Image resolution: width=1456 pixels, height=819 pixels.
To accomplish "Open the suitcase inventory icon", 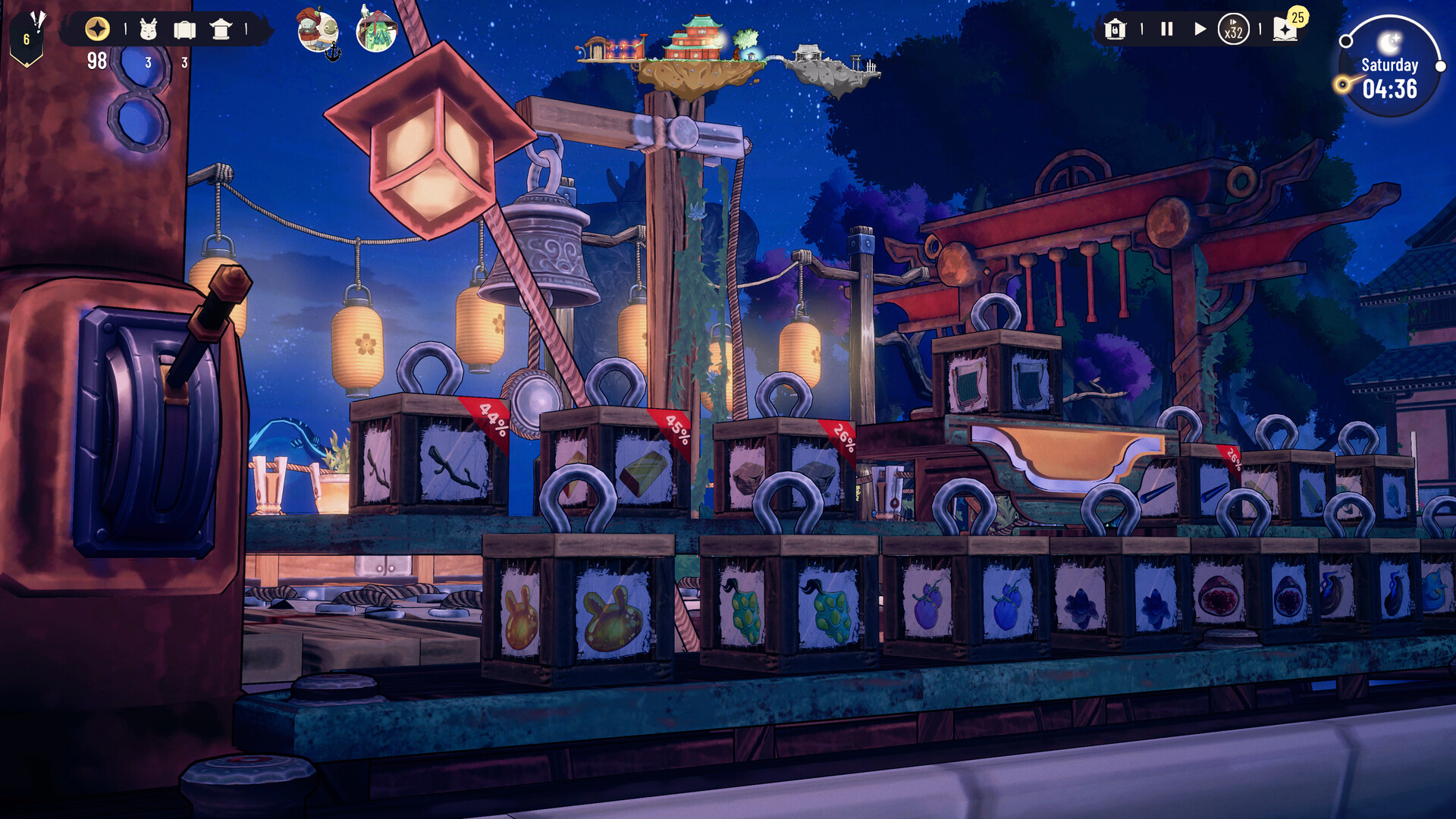I will click(x=184, y=29).
